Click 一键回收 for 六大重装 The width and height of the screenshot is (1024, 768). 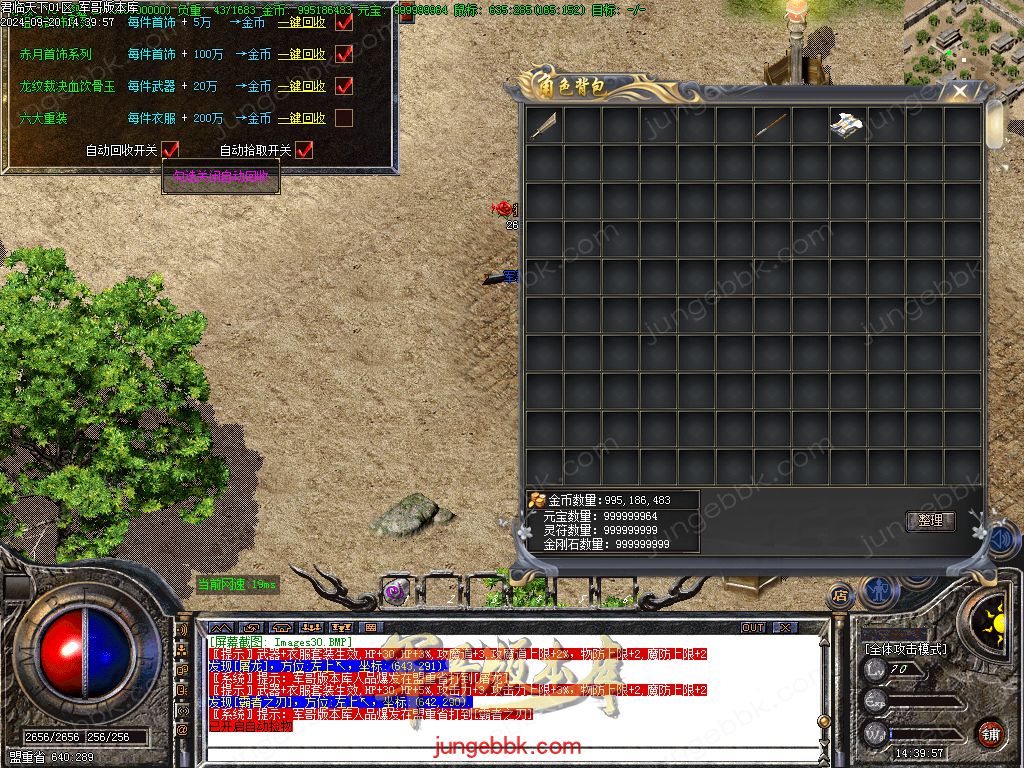coord(302,118)
